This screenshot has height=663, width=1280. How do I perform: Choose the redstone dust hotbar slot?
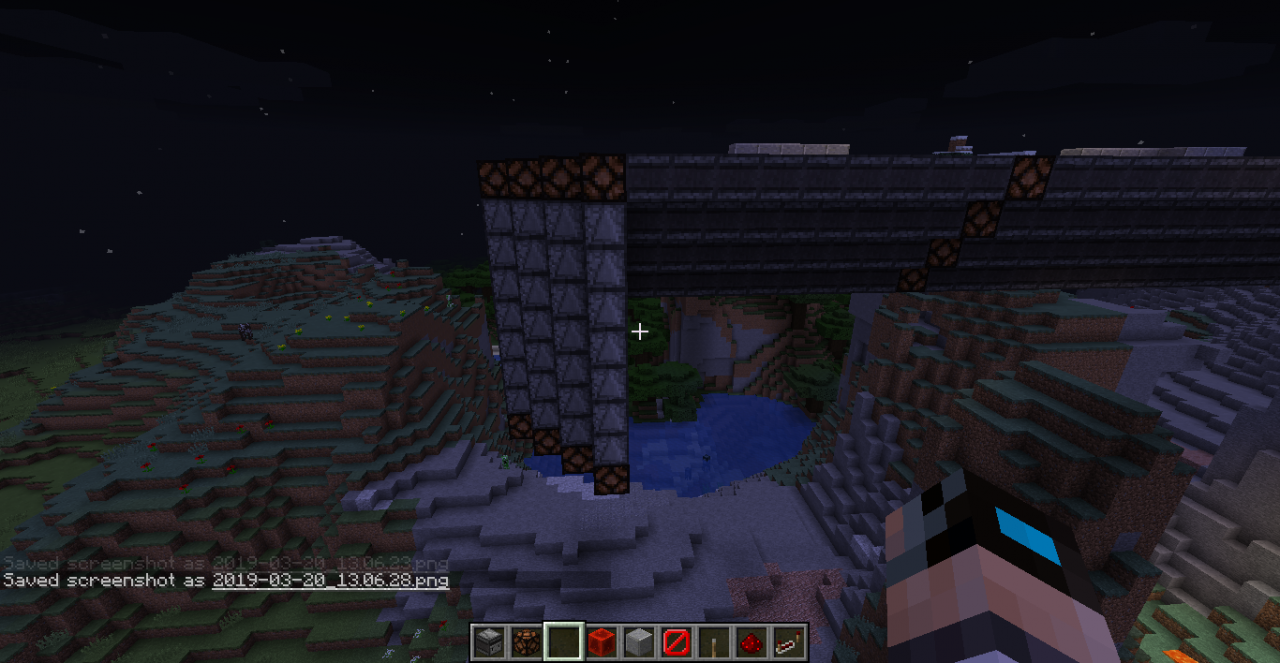coord(751,641)
